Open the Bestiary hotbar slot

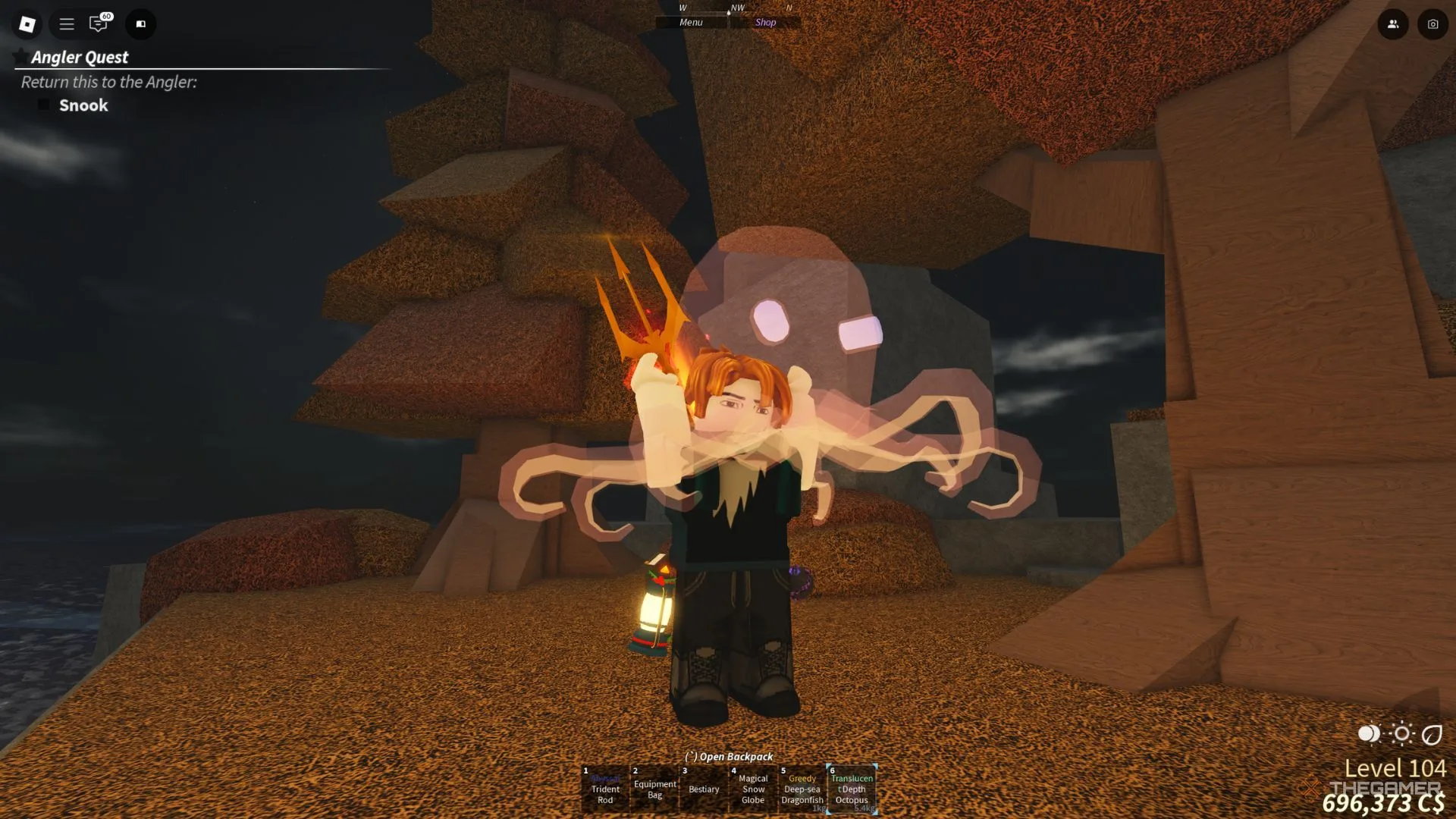tap(704, 789)
